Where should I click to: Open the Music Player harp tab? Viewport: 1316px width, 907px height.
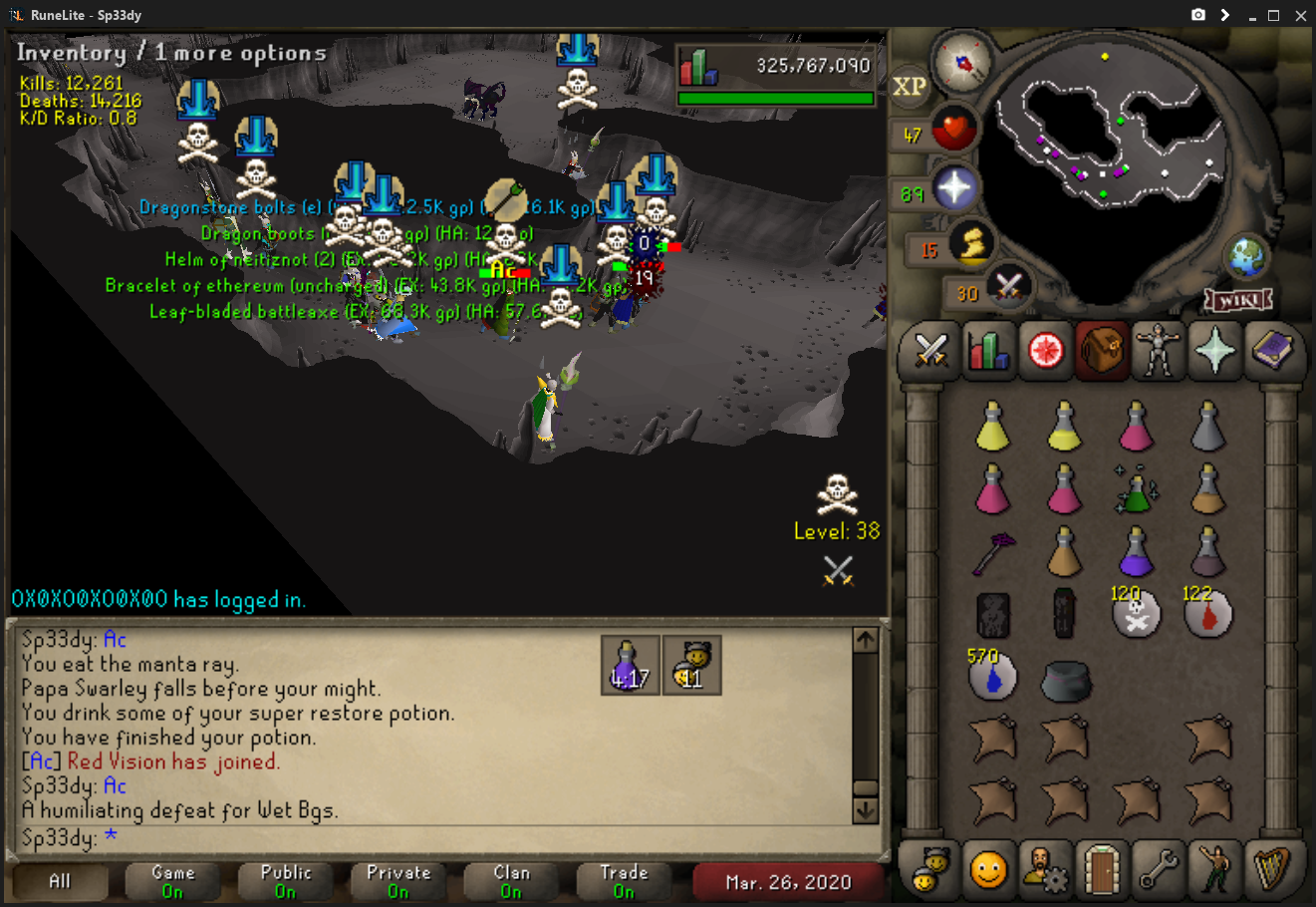point(1272,870)
